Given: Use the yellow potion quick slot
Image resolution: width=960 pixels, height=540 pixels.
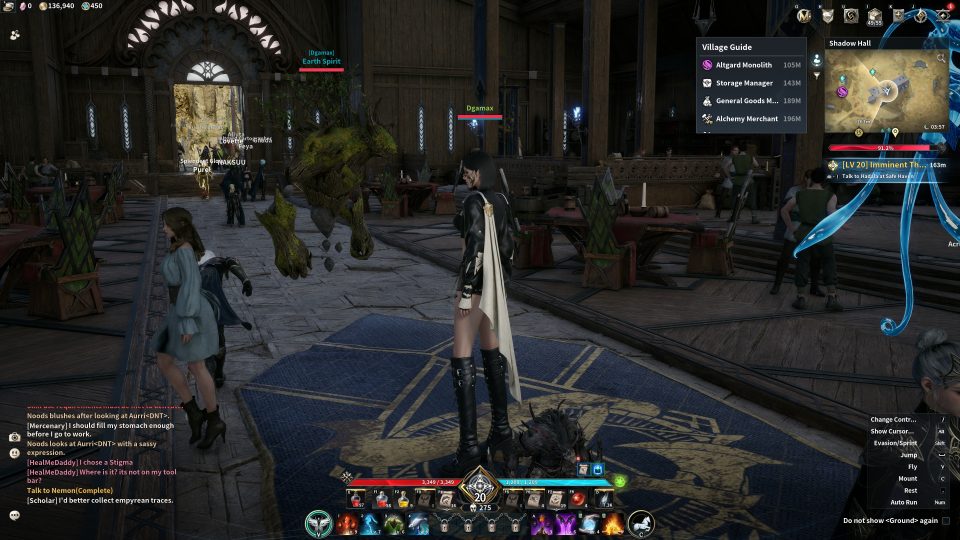Looking at the screenshot, I should [403, 499].
